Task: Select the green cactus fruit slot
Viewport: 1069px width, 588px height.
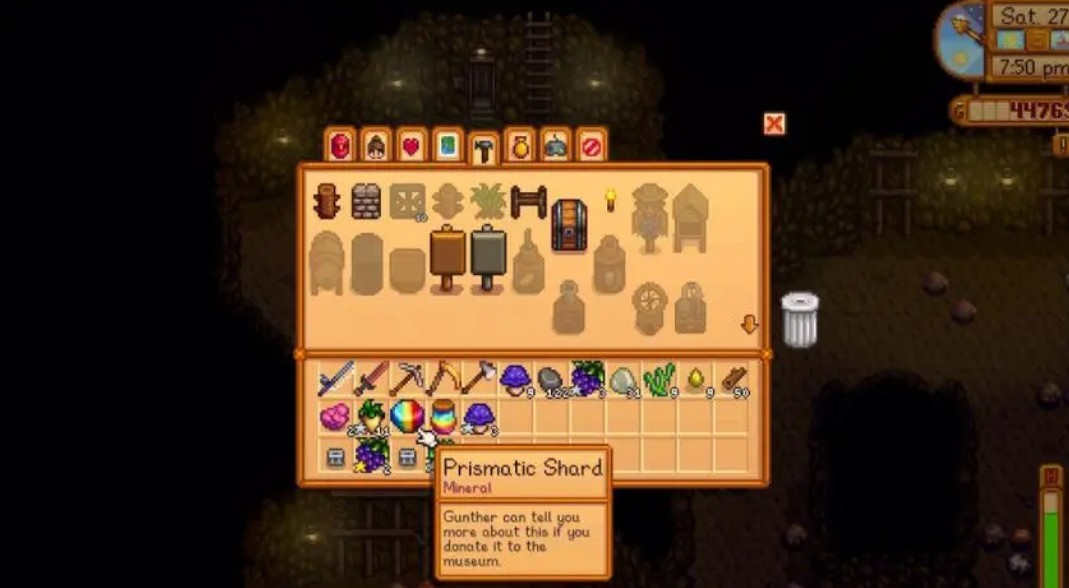Action: point(660,379)
